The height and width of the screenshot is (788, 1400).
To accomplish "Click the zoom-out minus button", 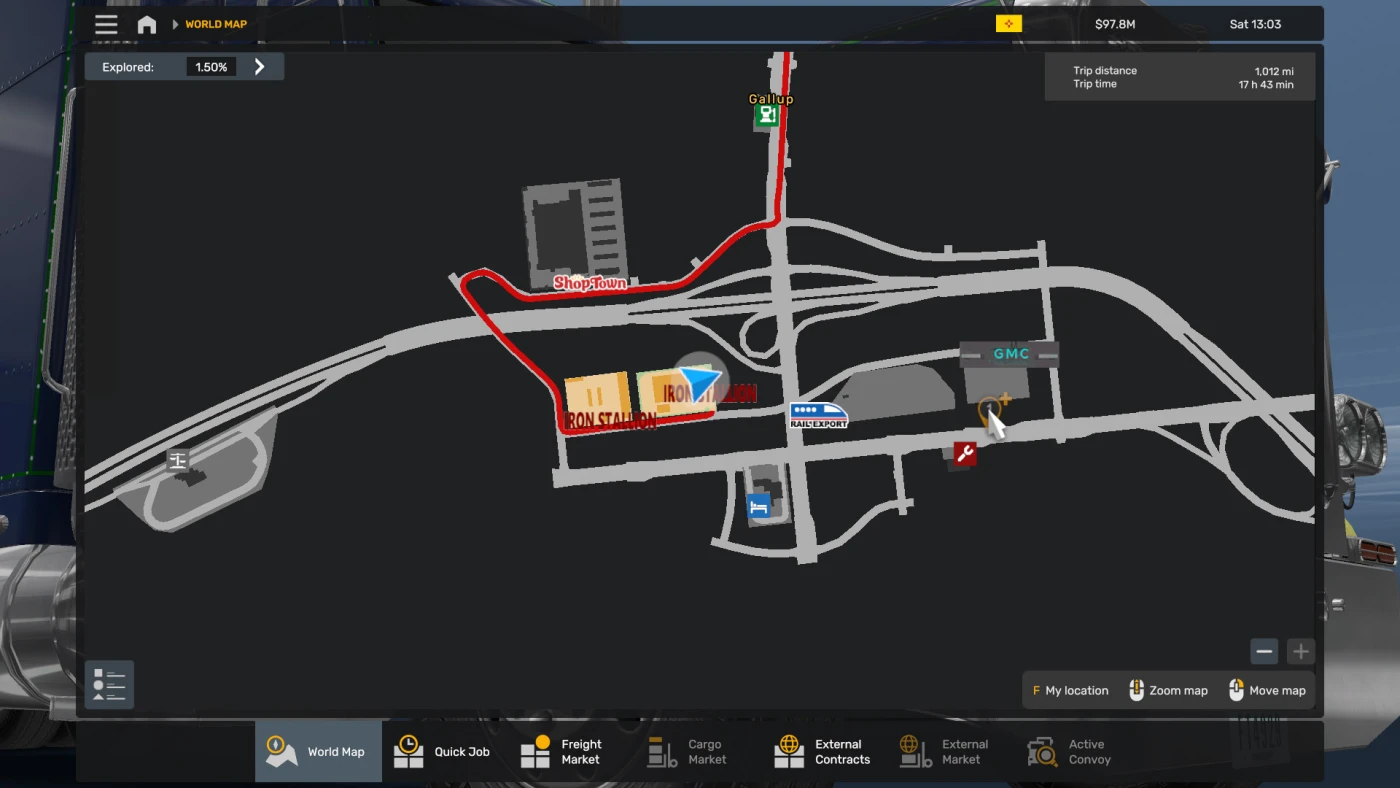I will pos(1264,651).
